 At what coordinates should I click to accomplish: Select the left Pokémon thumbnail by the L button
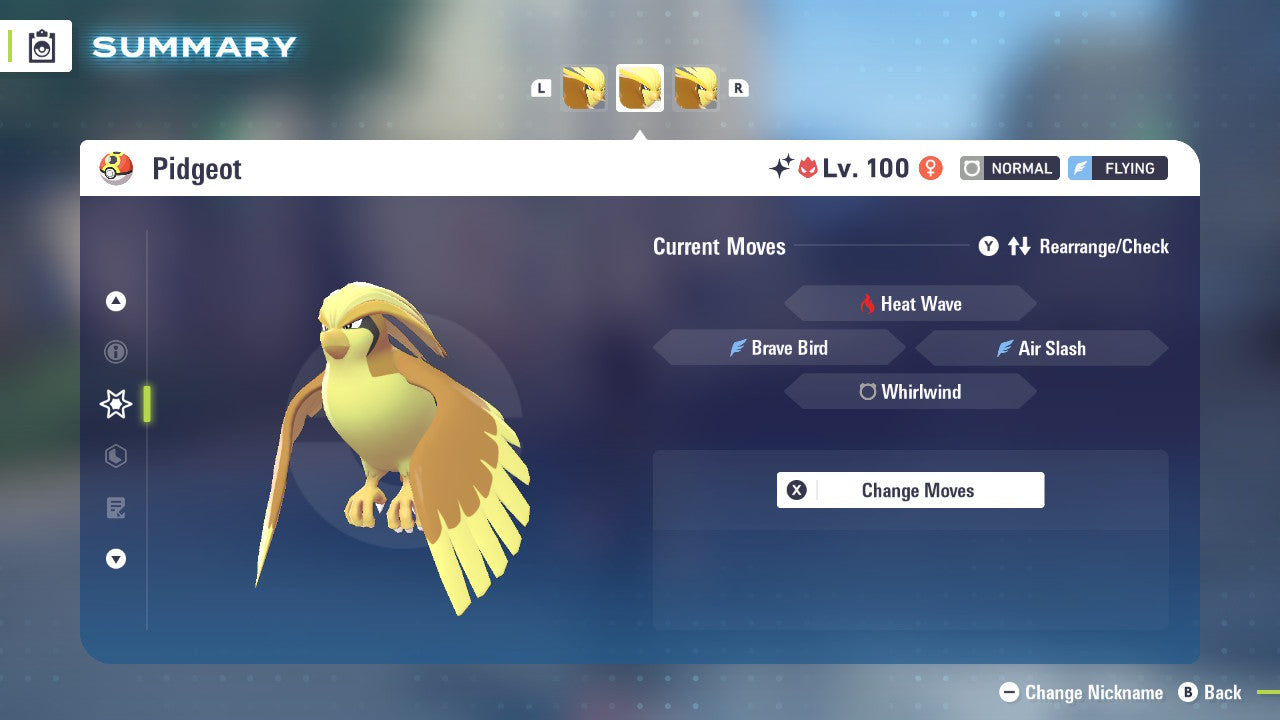[x=583, y=87]
